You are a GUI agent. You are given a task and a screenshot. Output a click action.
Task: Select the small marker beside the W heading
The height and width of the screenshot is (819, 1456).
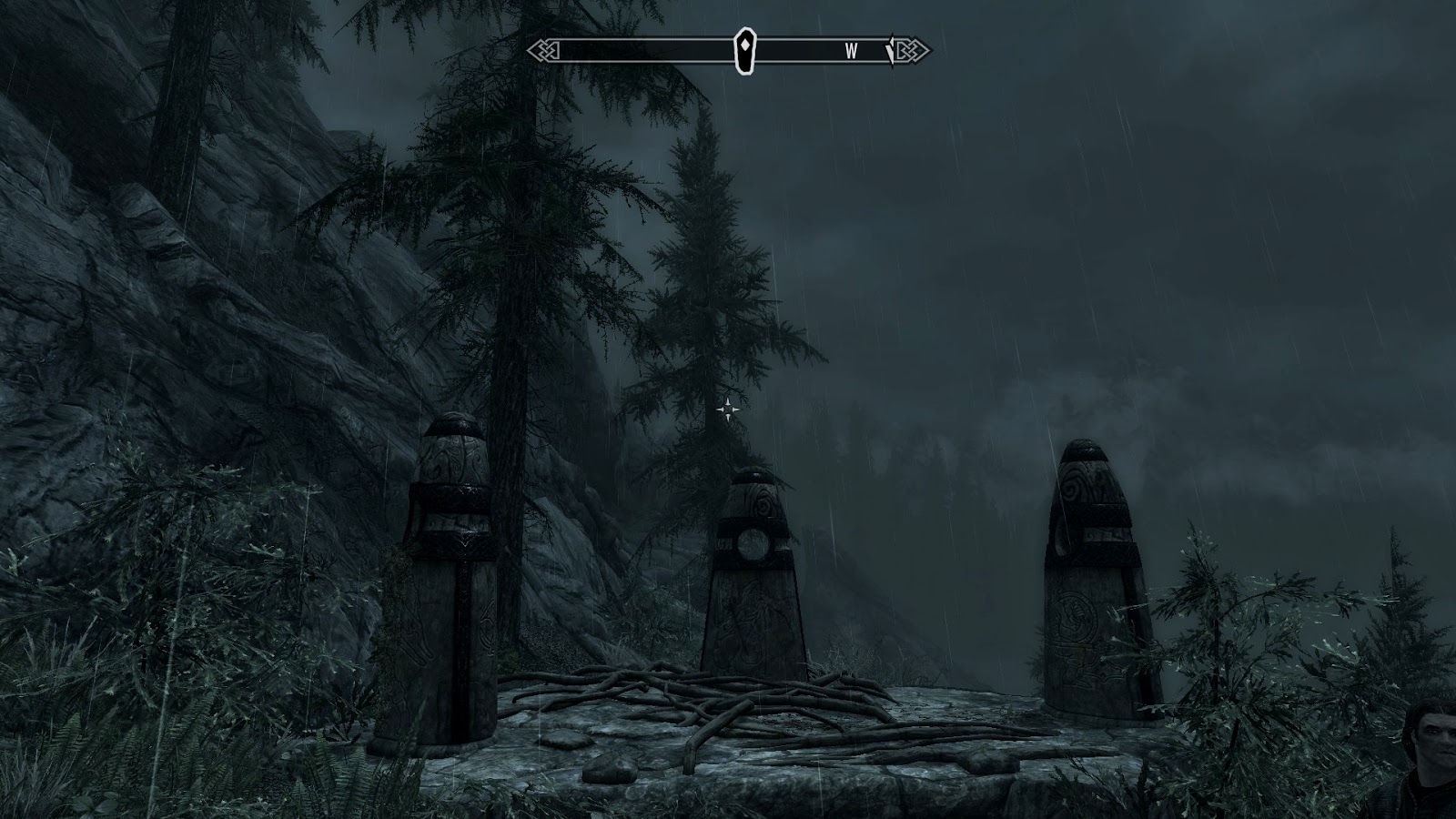[x=891, y=52]
